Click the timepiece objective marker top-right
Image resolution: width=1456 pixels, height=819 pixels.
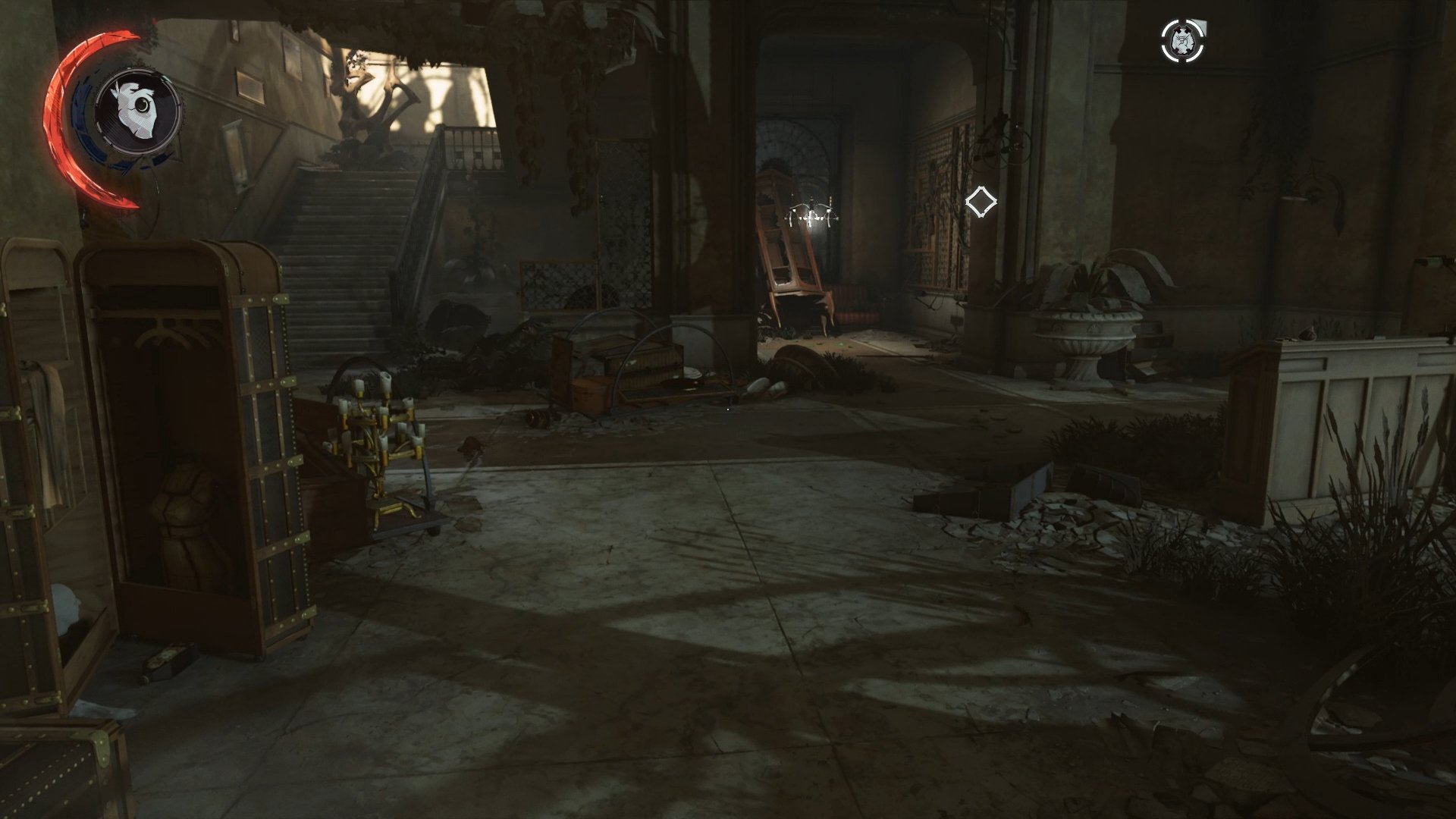[x=1181, y=42]
